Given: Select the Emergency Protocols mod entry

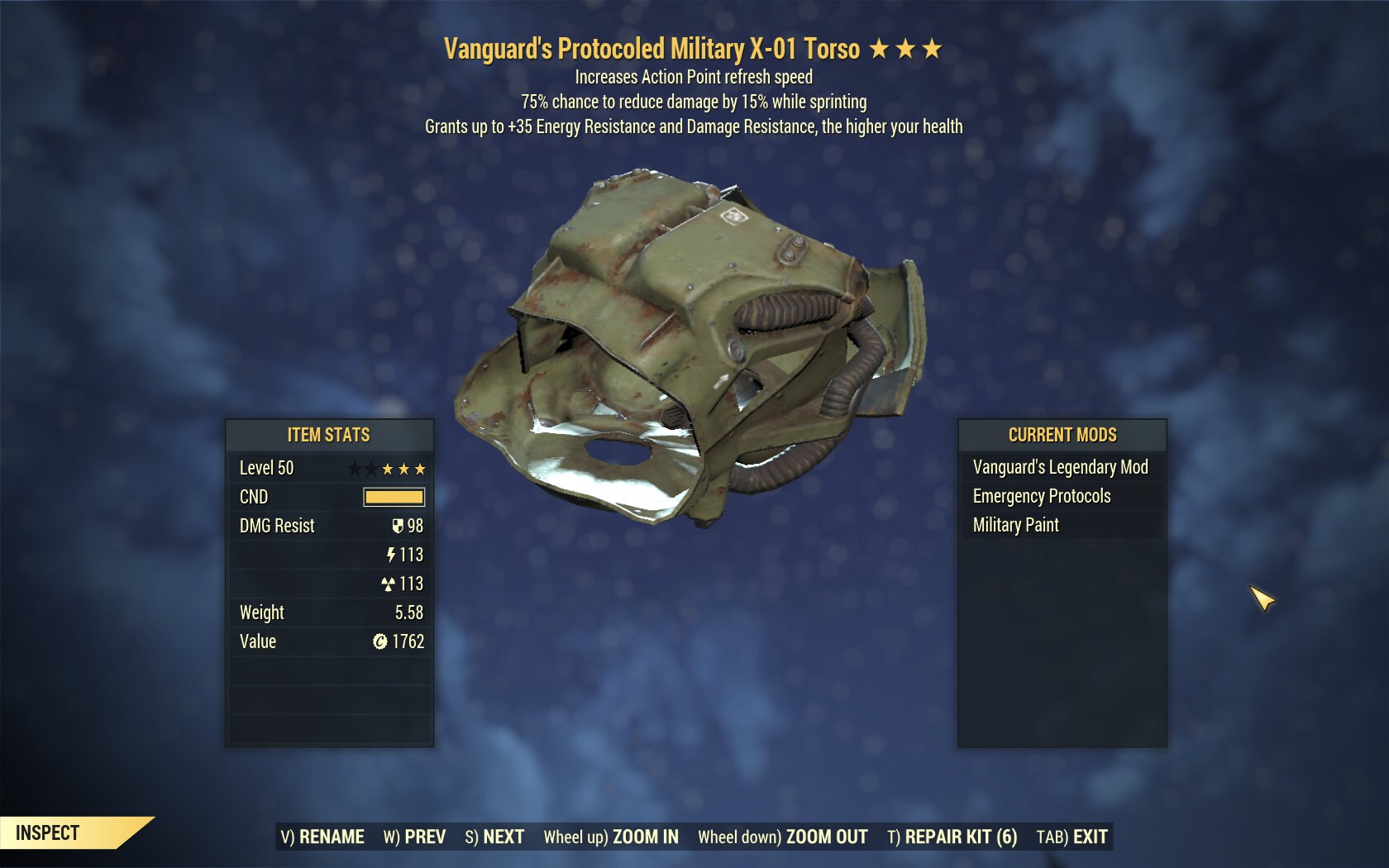Looking at the screenshot, I should click(1042, 496).
